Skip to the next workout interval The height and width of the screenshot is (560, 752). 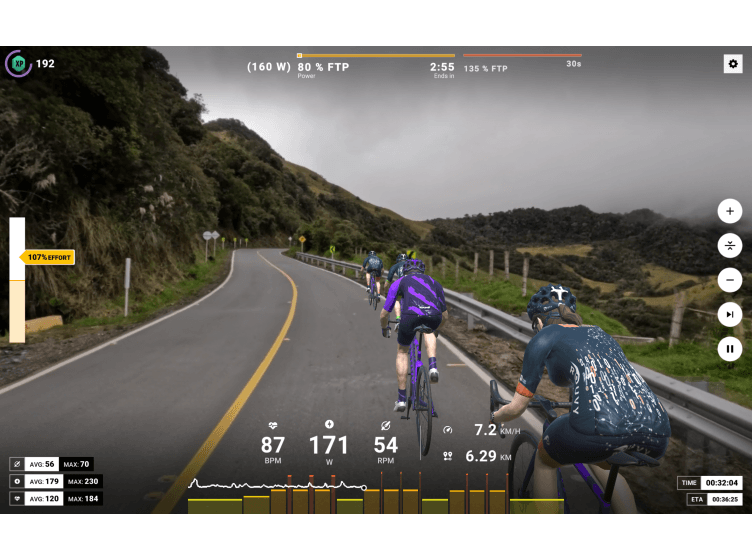[730, 314]
